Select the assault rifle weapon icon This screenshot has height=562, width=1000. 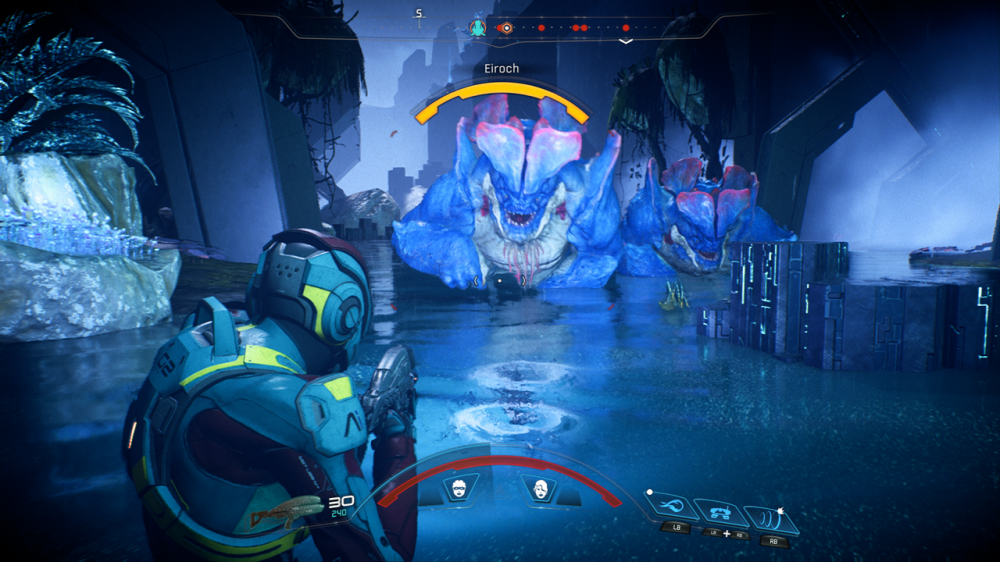285,514
